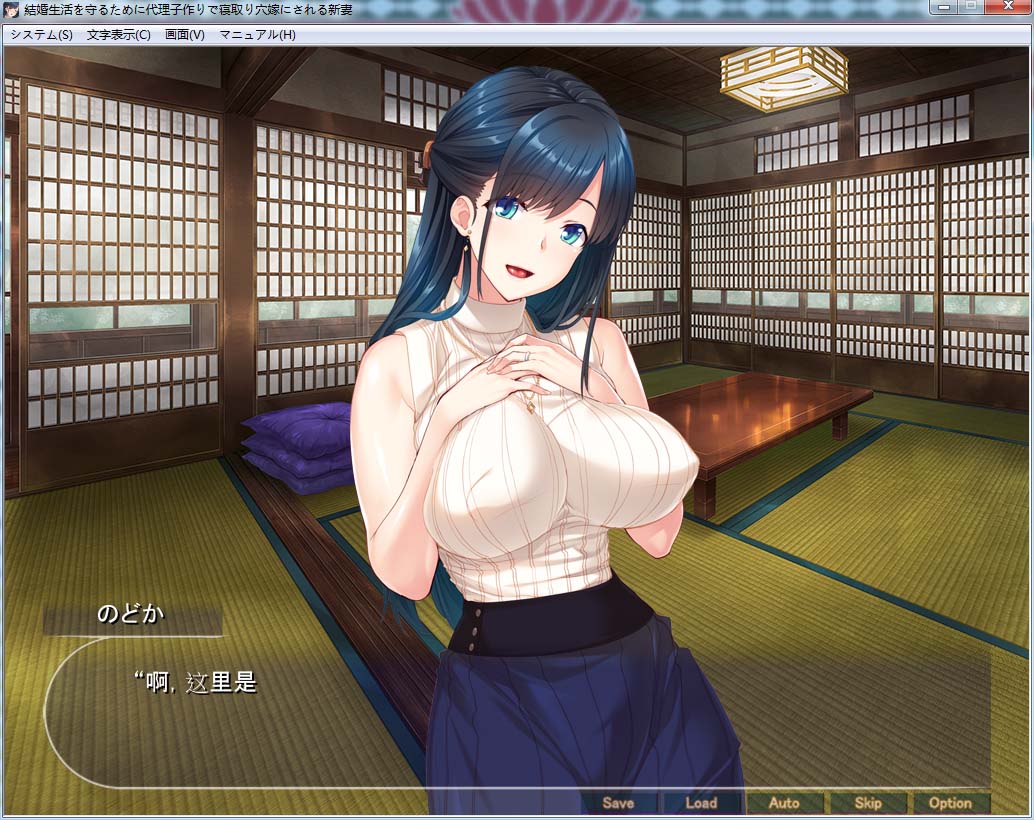The image size is (1034, 820).
Task: Open the Load menu
Action: point(701,803)
